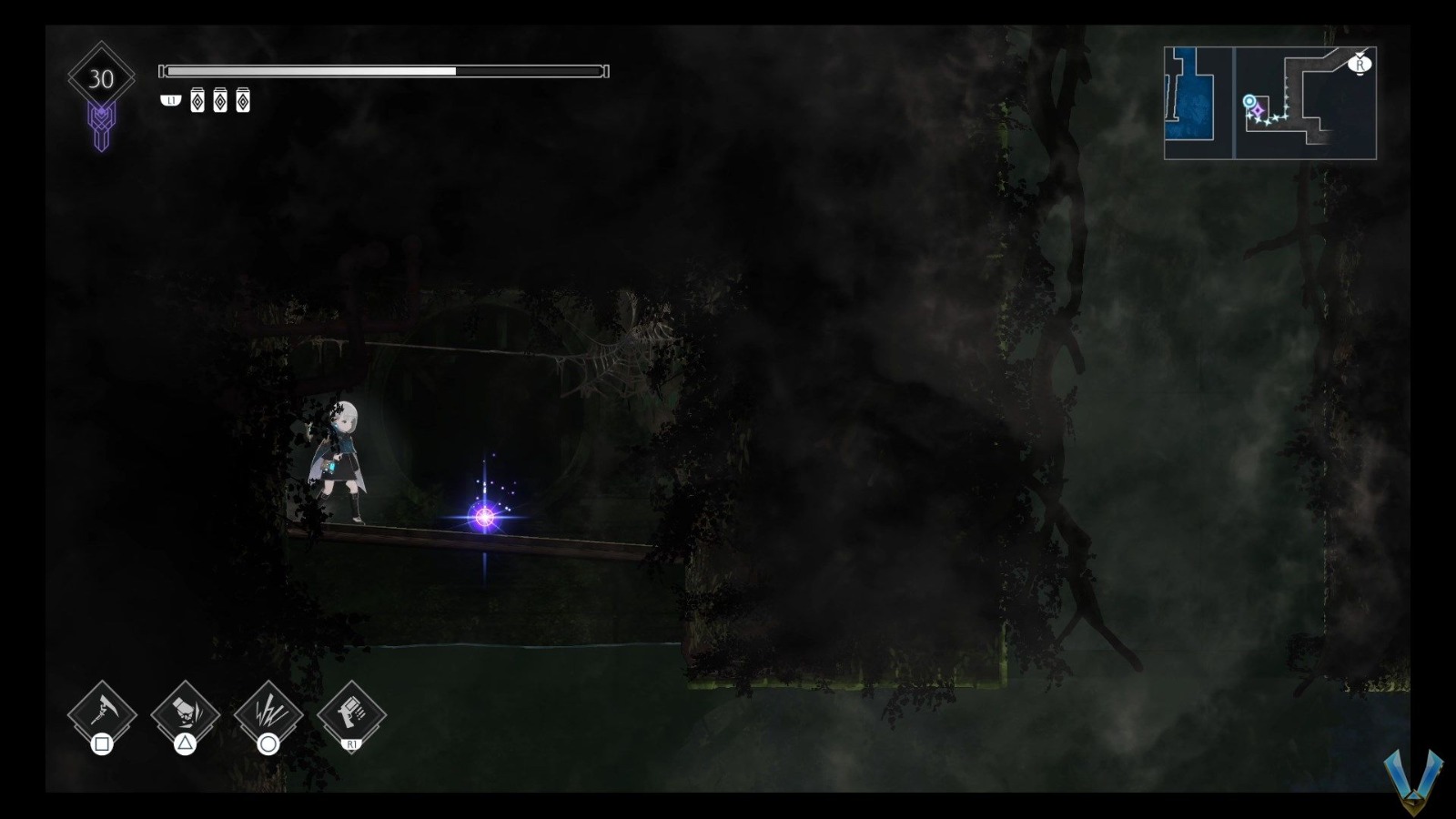The width and height of the screenshot is (1456, 819).
Task: Click the left end cap of the HP bar
Action: tap(162, 69)
